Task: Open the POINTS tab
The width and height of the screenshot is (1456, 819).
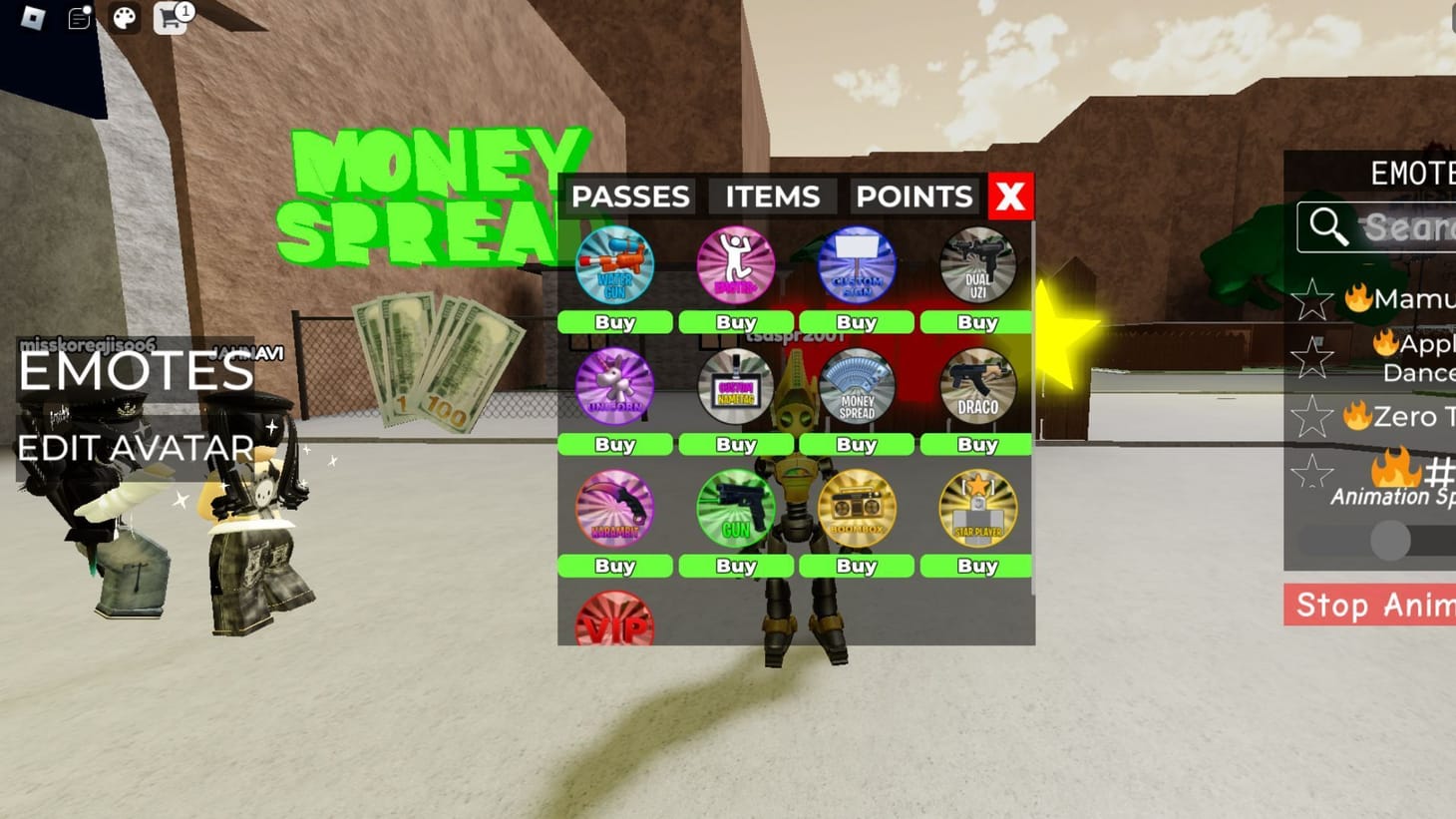Action: pos(912,197)
